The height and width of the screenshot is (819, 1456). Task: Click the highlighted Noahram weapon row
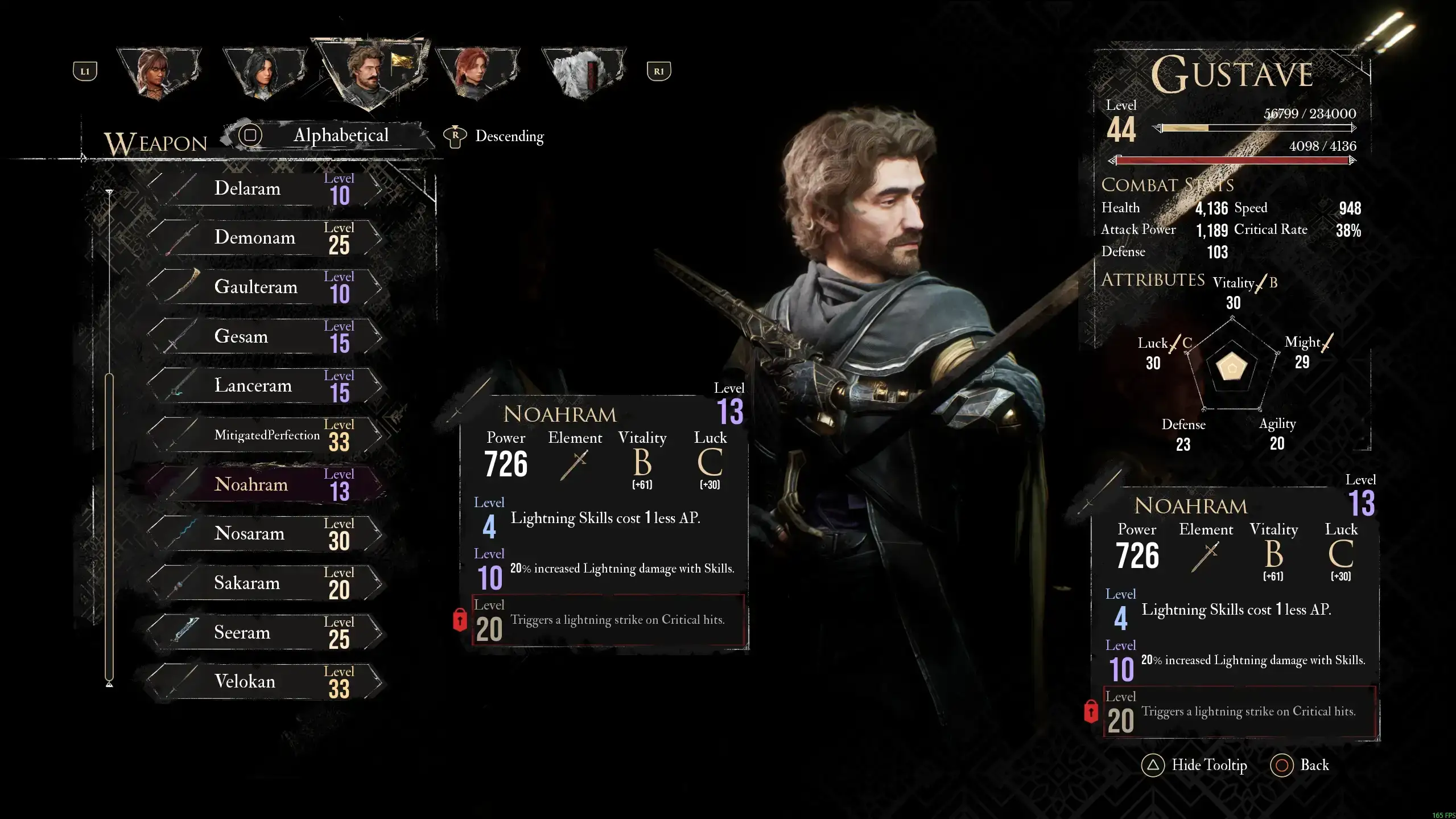click(x=265, y=484)
